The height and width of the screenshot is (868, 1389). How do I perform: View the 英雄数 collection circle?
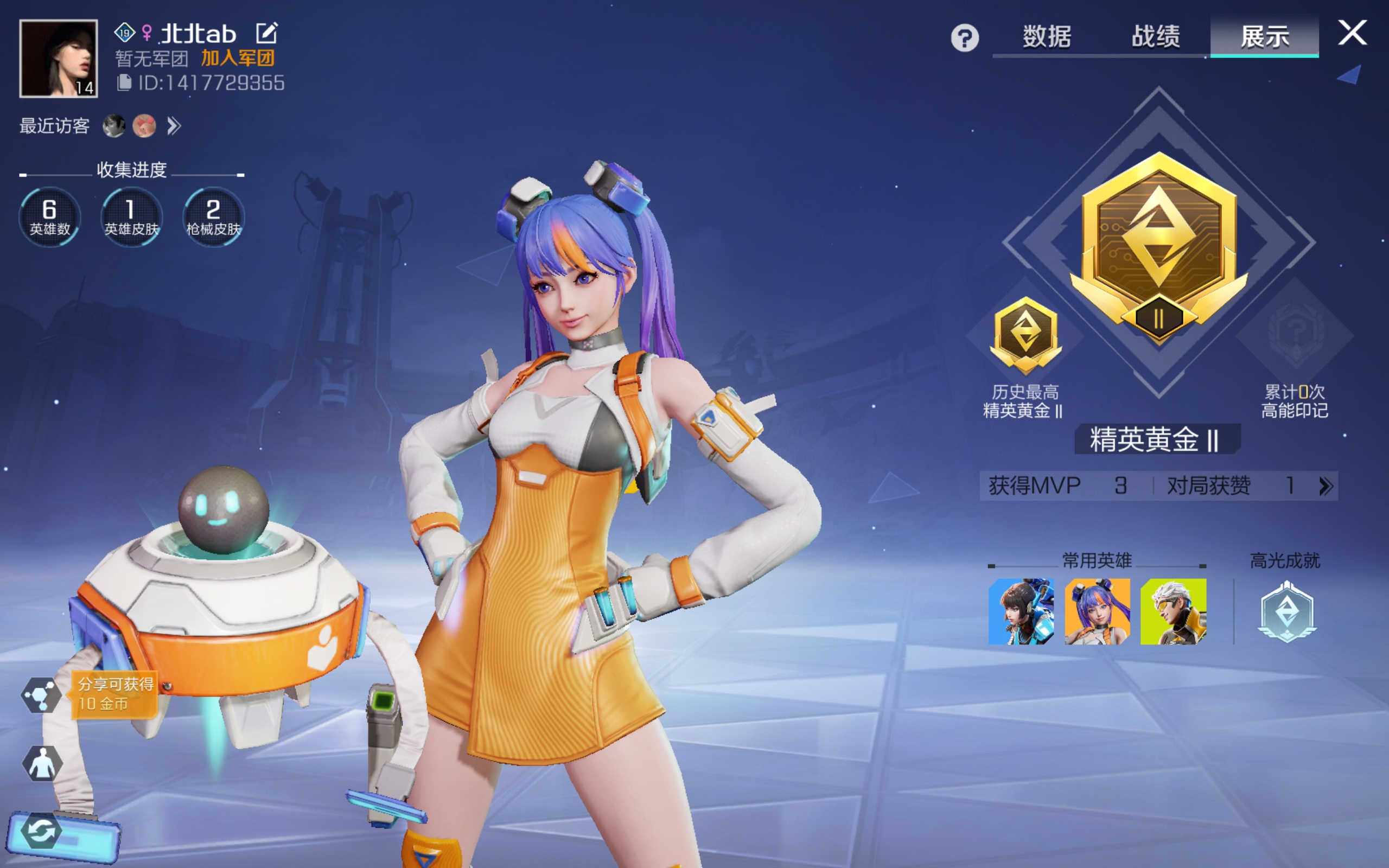pyautogui.click(x=49, y=217)
